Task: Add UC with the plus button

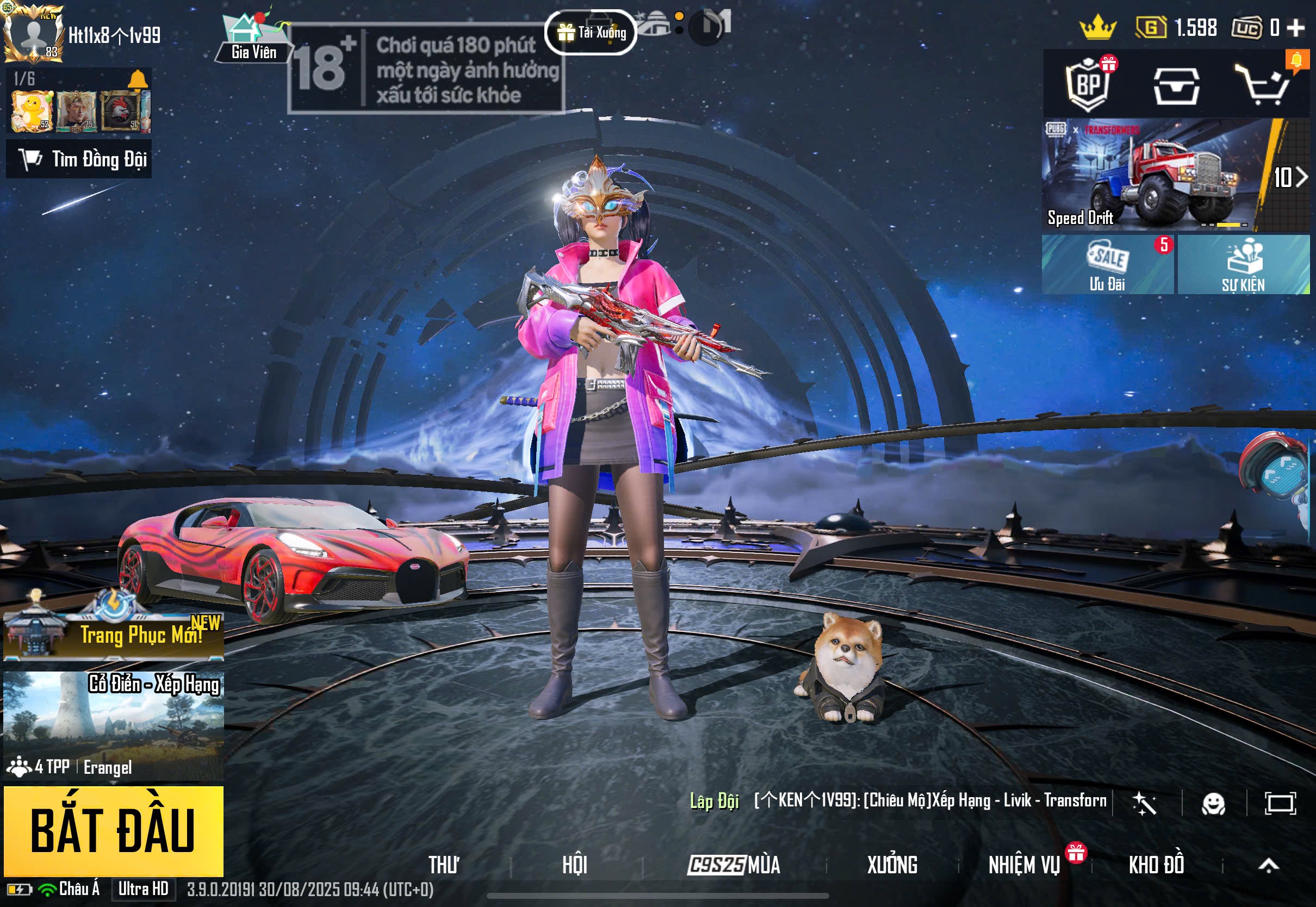Action: 1295,28
